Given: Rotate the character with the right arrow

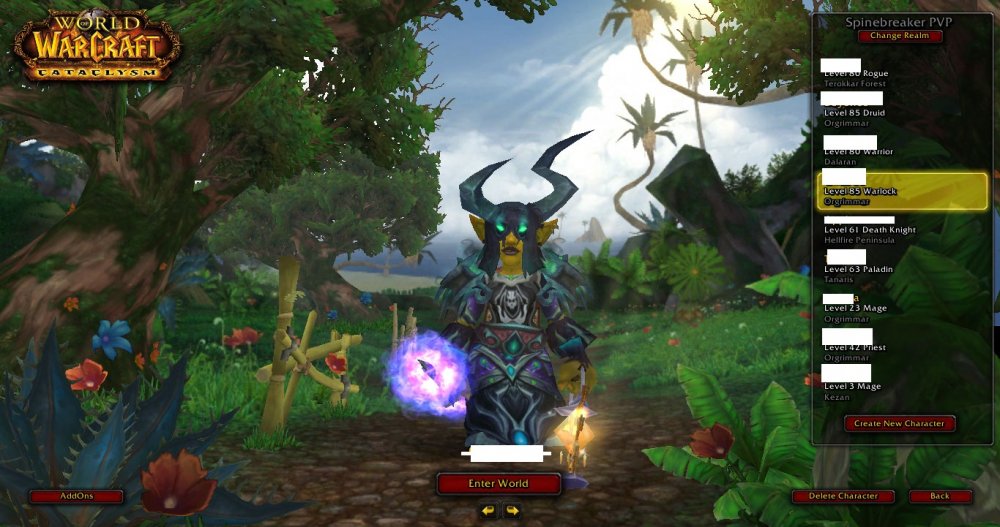Looking at the screenshot, I should [512, 511].
